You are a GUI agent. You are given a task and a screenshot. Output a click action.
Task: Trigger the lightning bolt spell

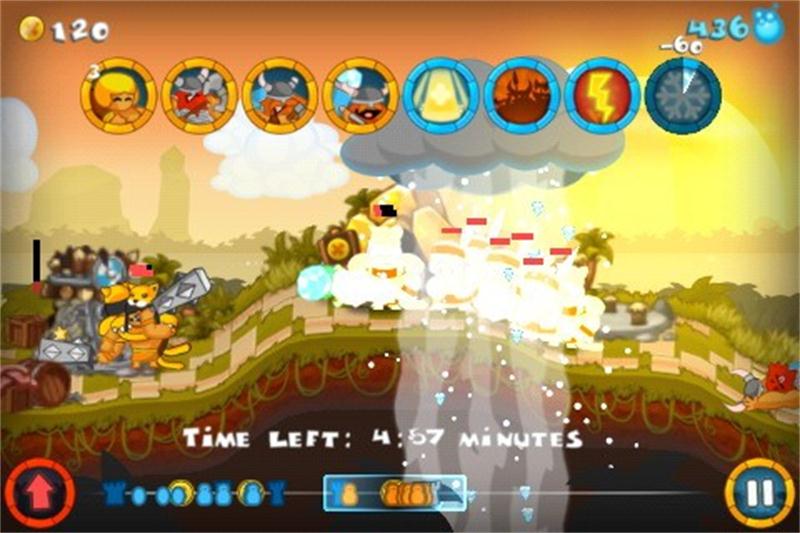[x=603, y=96]
